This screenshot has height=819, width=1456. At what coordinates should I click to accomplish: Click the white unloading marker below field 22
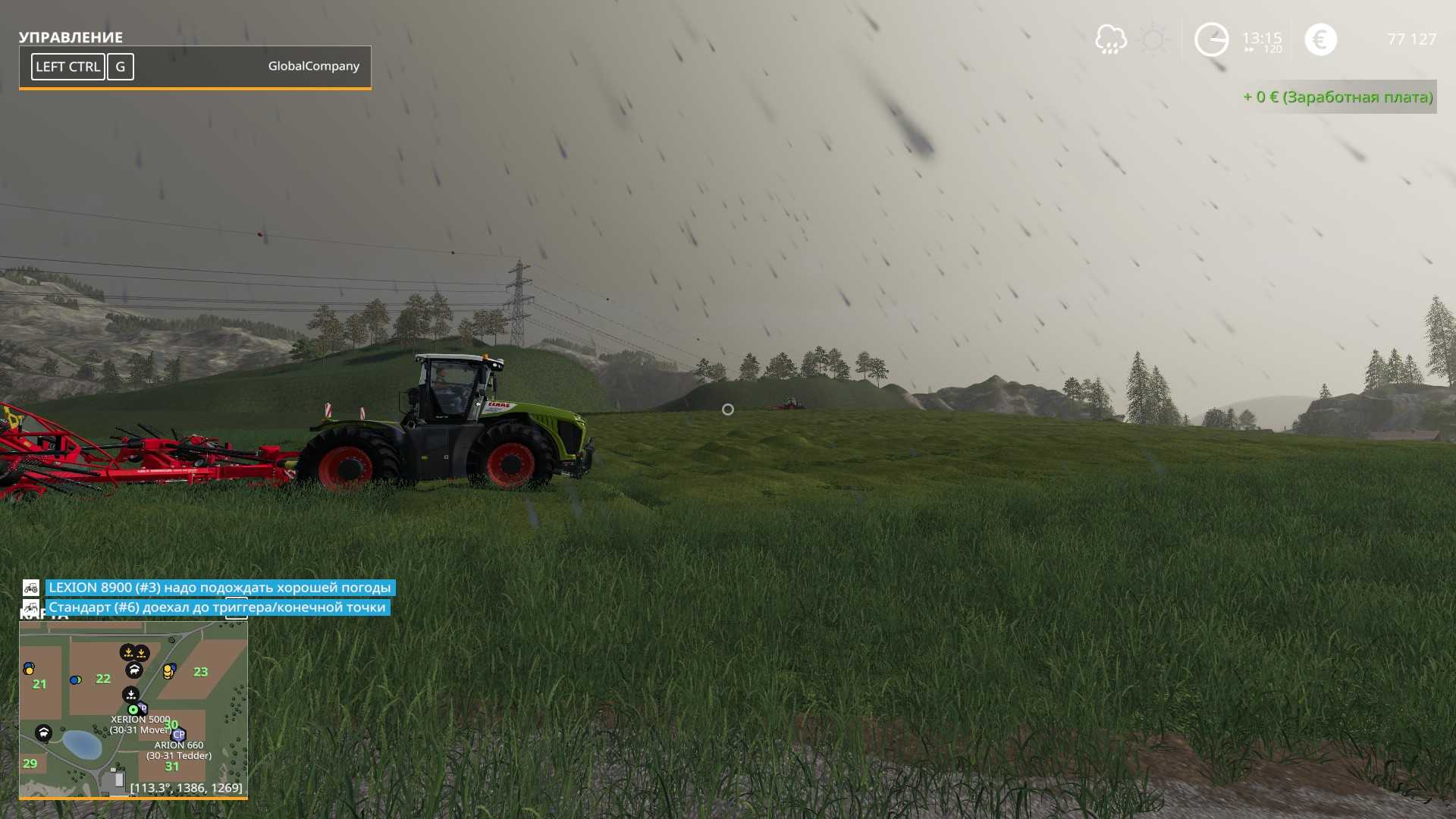(130, 694)
